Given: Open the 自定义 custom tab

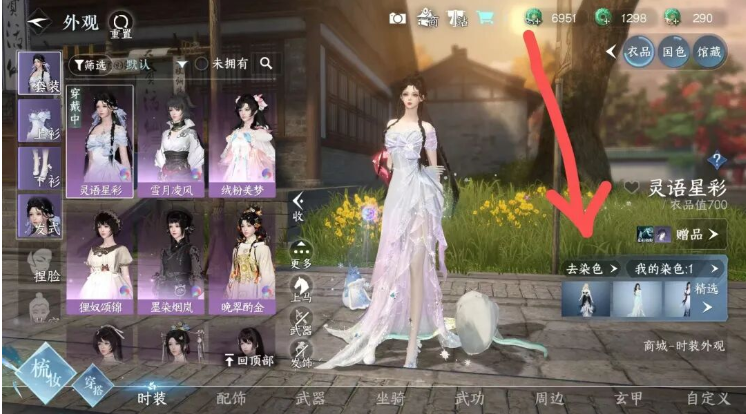Looking at the screenshot, I should click(x=707, y=398).
